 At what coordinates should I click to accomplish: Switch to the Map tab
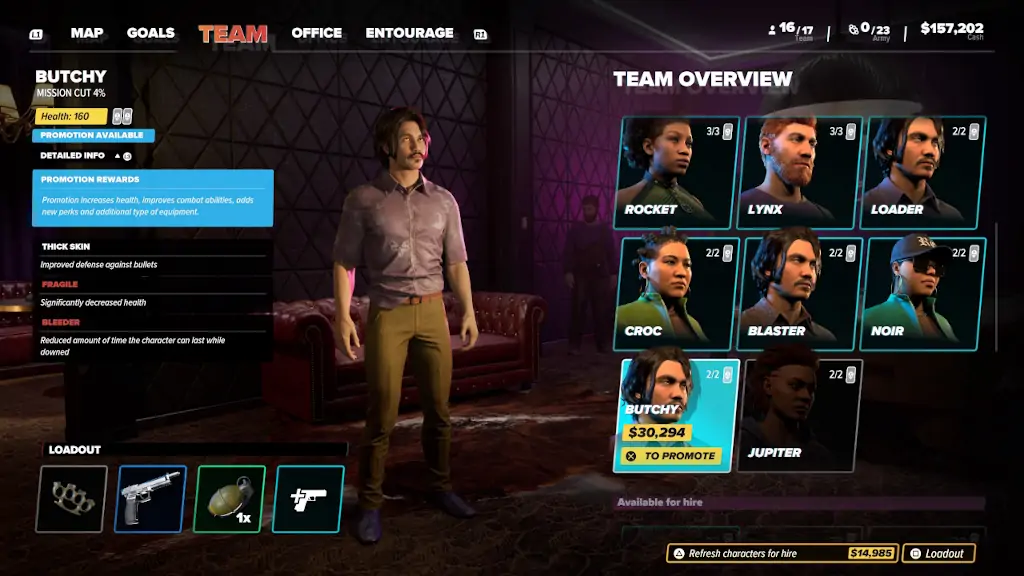(87, 33)
